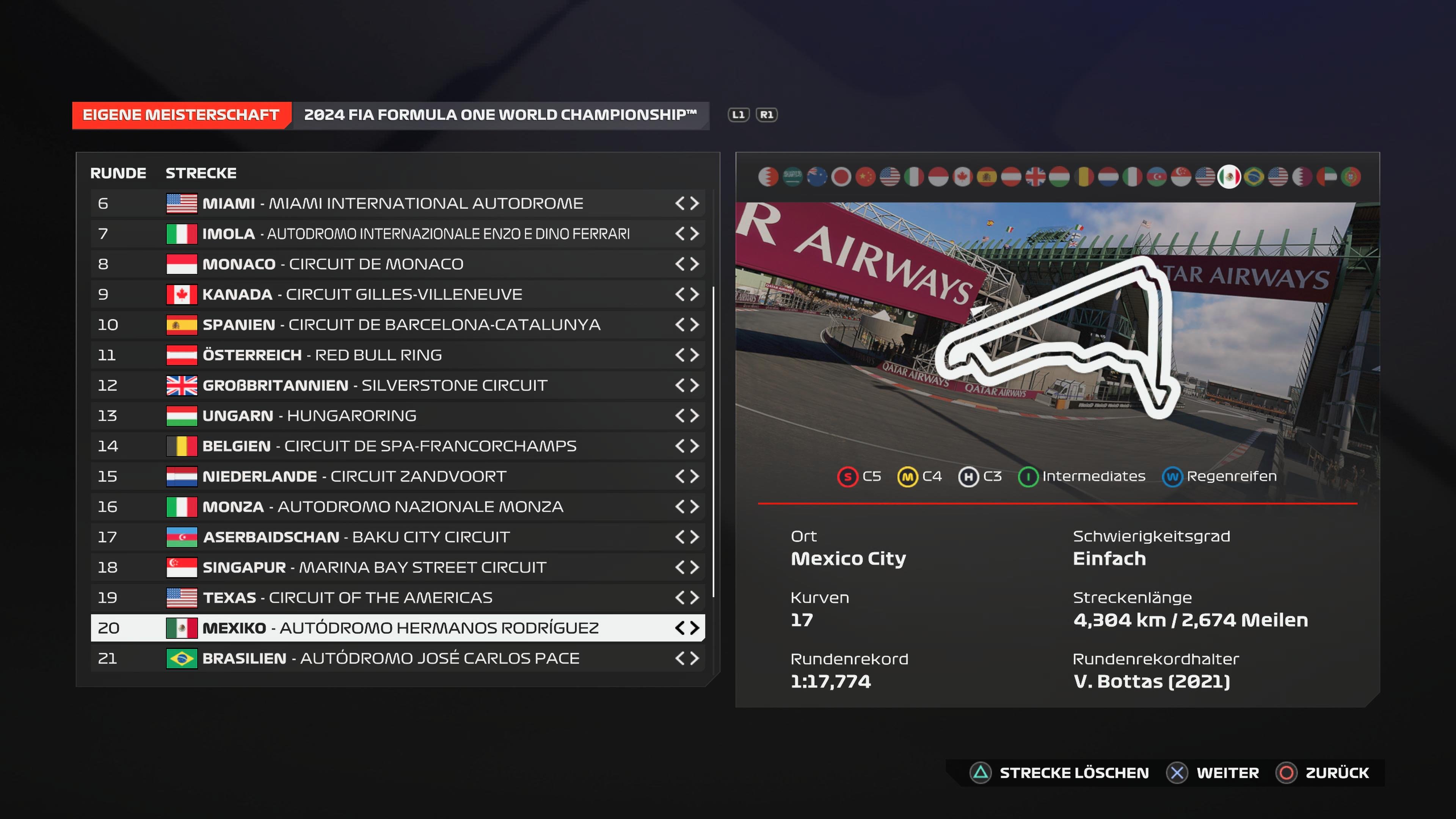1456x819 pixels.
Task: Click the Canada flag beside the Kanada entry
Action: pyautogui.click(x=182, y=294)
